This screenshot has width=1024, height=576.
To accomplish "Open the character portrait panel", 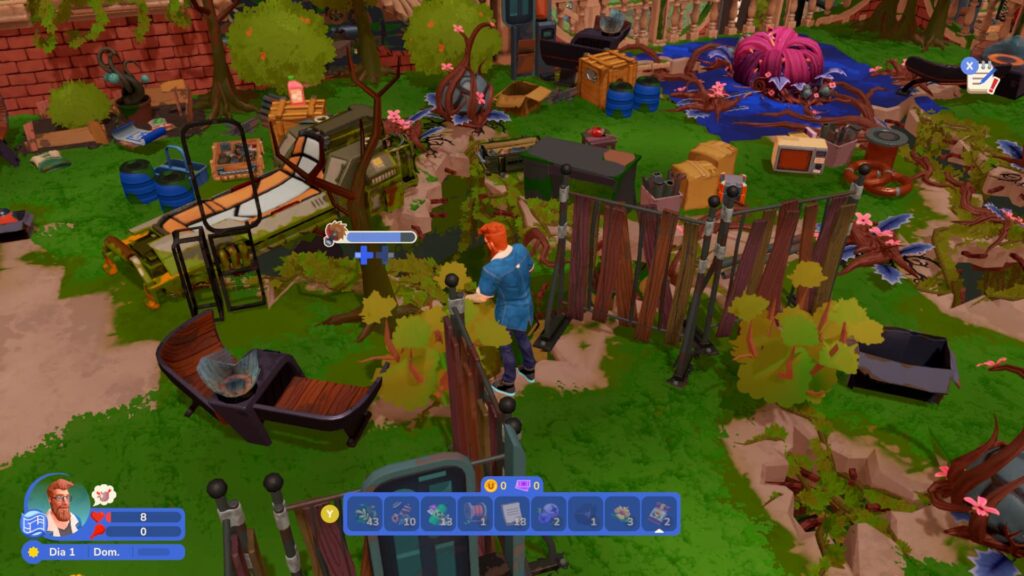I will tap(62, 505).
